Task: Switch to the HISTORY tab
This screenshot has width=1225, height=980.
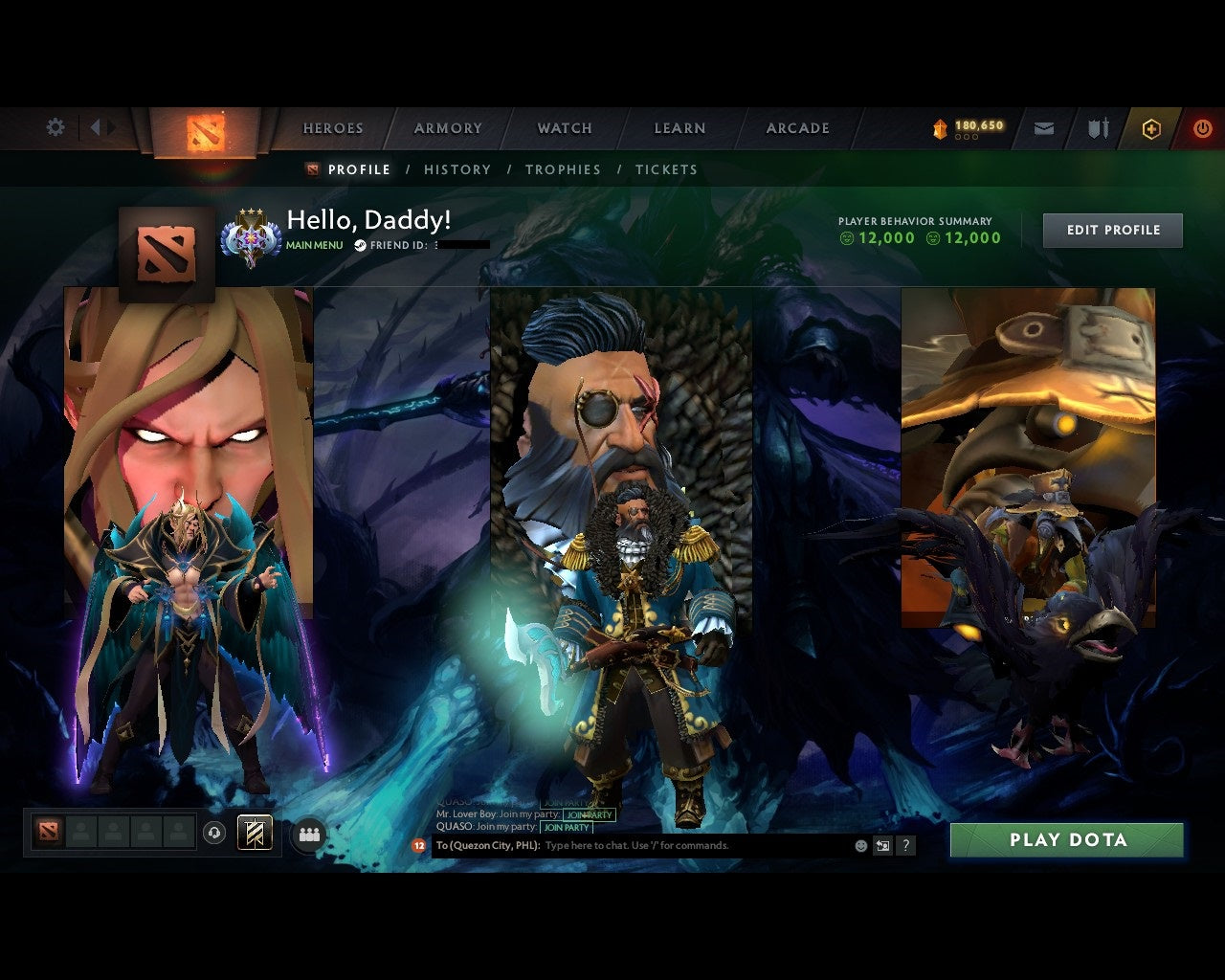Action: tap(457, 169)
